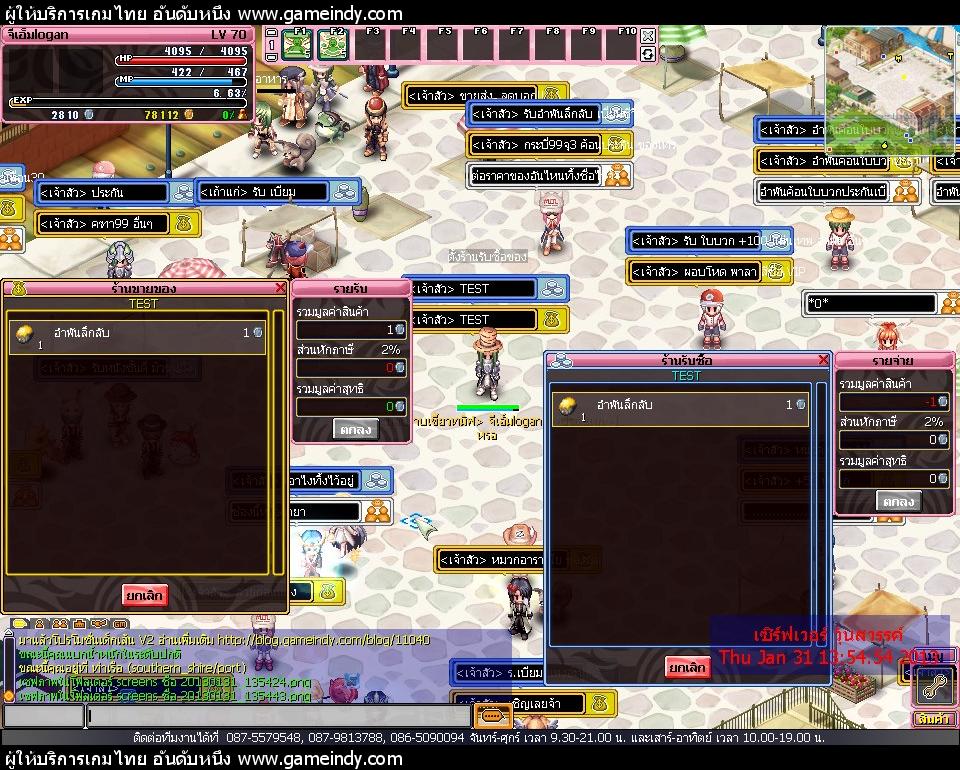Confirm รายจ่าย expense panel with ตกลง
This screenshot has height=770, width=960.
897,501
